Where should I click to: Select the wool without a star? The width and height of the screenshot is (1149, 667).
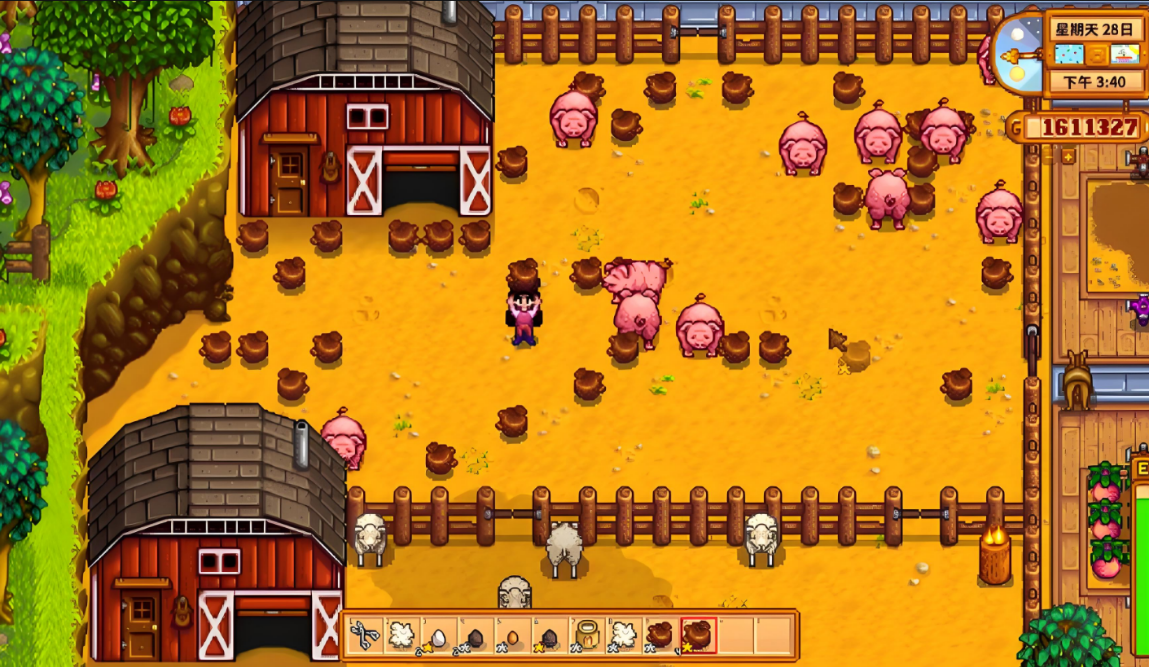pyautogui.click(x=401, y=635)
